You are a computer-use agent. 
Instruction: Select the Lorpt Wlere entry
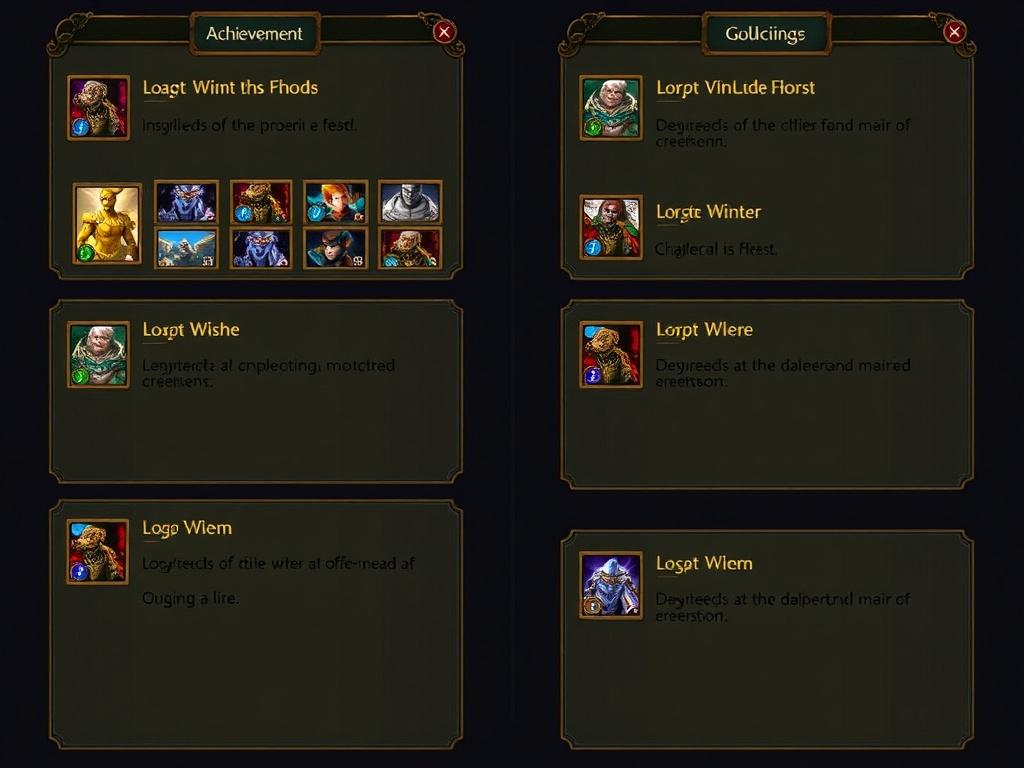point(704,330)
